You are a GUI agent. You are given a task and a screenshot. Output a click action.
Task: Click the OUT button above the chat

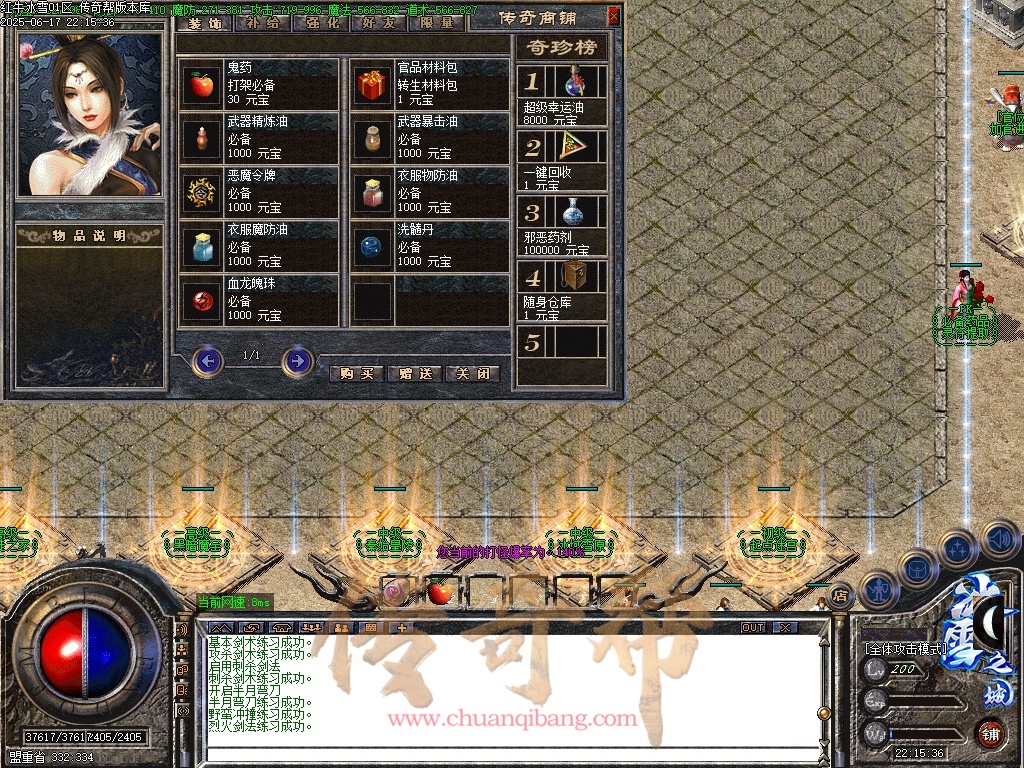click(x=753, y=628)
